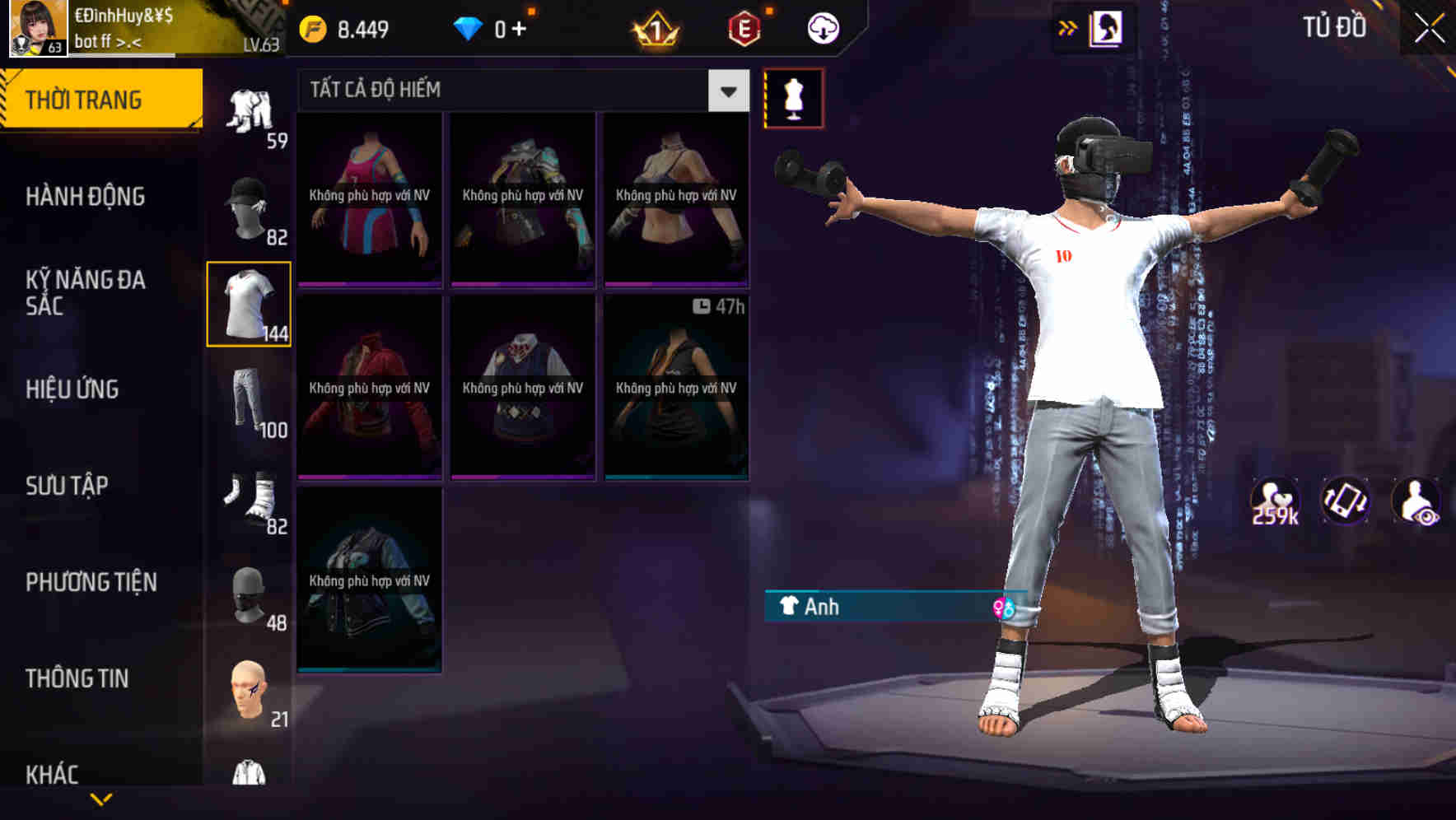This screenshot has height=820, width=1456.
Task: Expand the yellow chevron below KHÁC
Action: coord(101,798)
